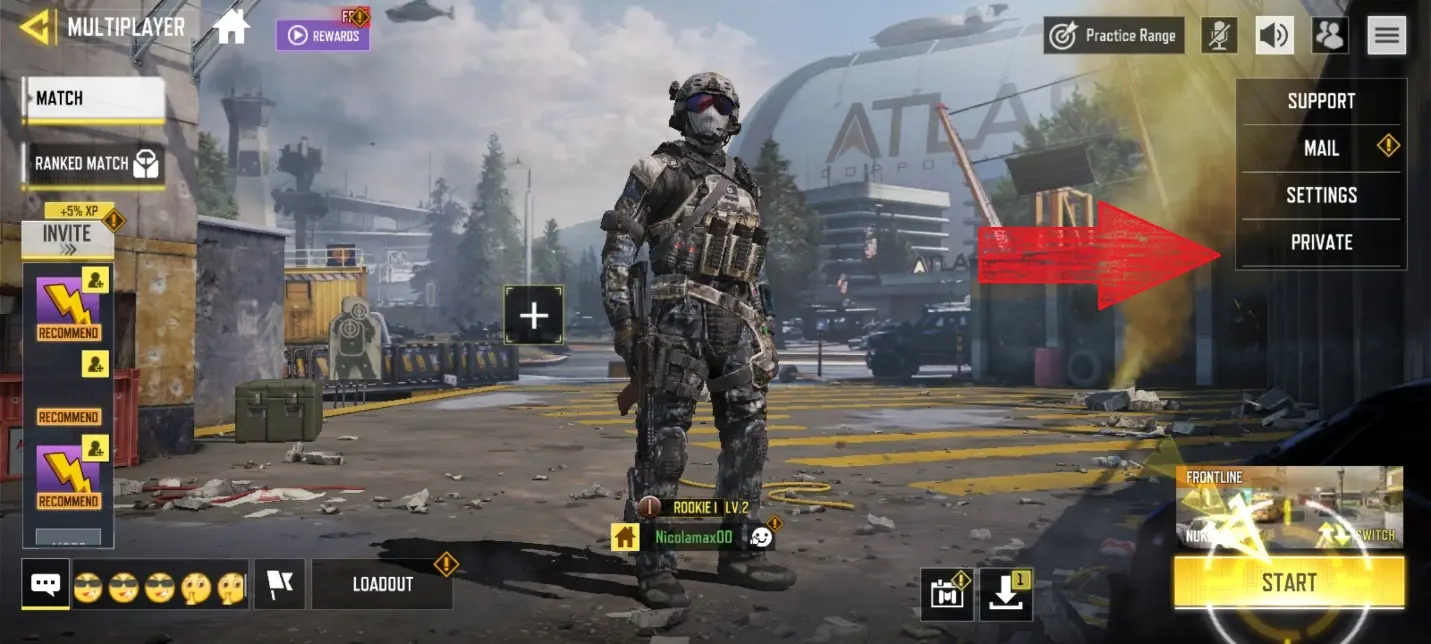Open the chat speech bubble

click(46, 584)
